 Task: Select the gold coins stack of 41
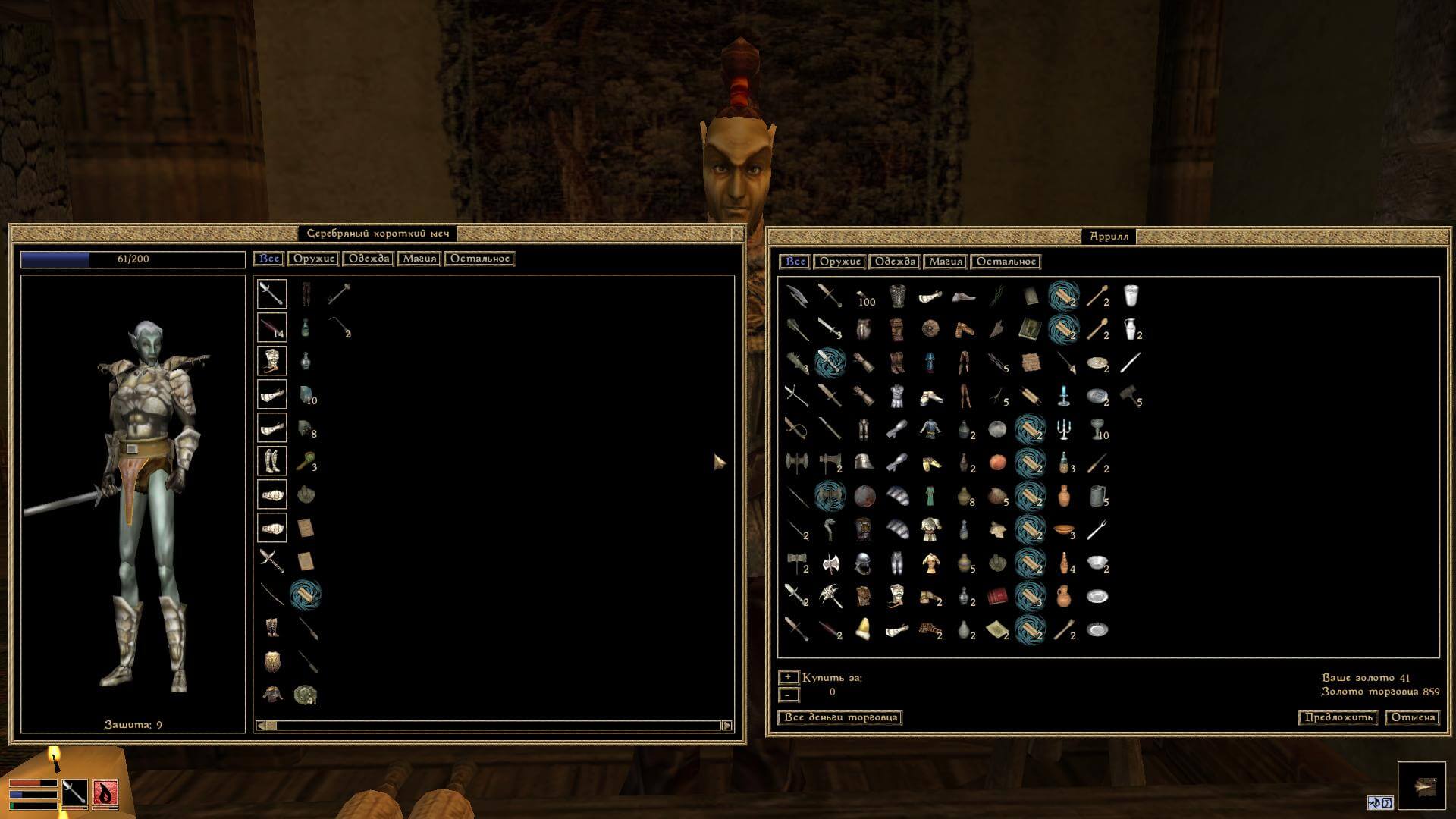pyautogui.click(x=306, y=695)
